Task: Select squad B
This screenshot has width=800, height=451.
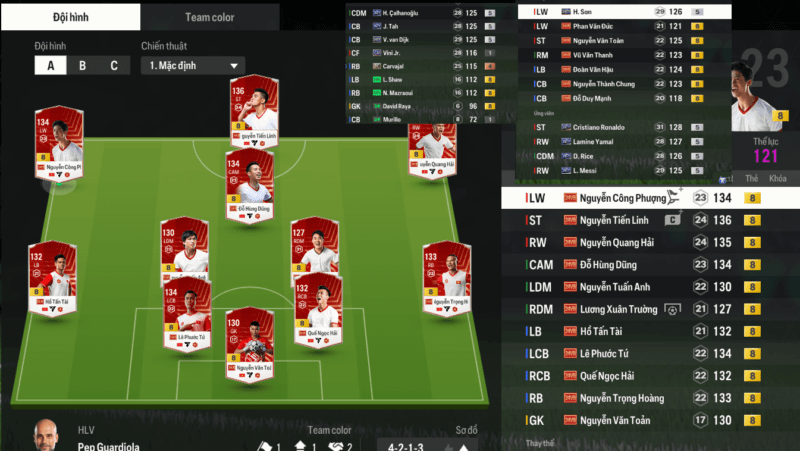Action: tap(82, 66)
